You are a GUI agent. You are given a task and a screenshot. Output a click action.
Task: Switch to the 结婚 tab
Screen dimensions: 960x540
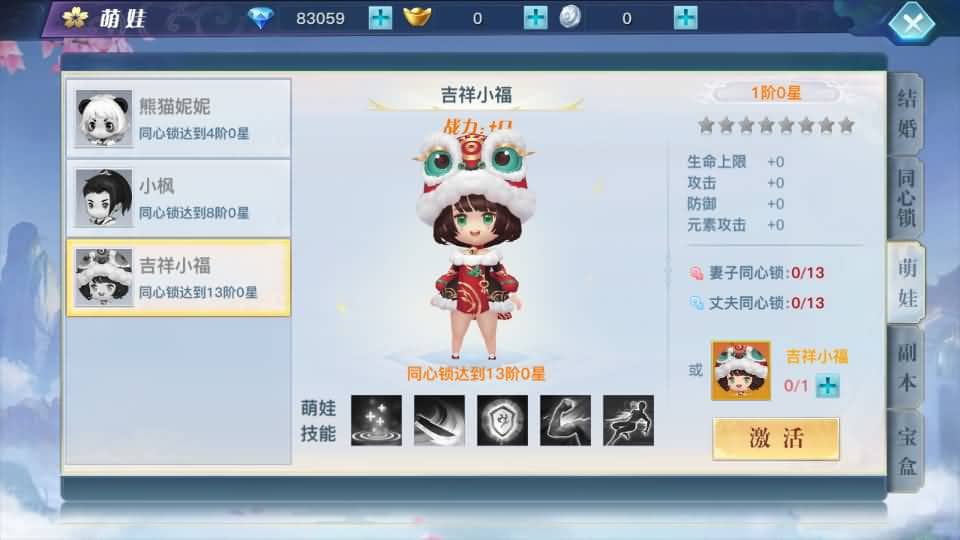click(907, 115)
